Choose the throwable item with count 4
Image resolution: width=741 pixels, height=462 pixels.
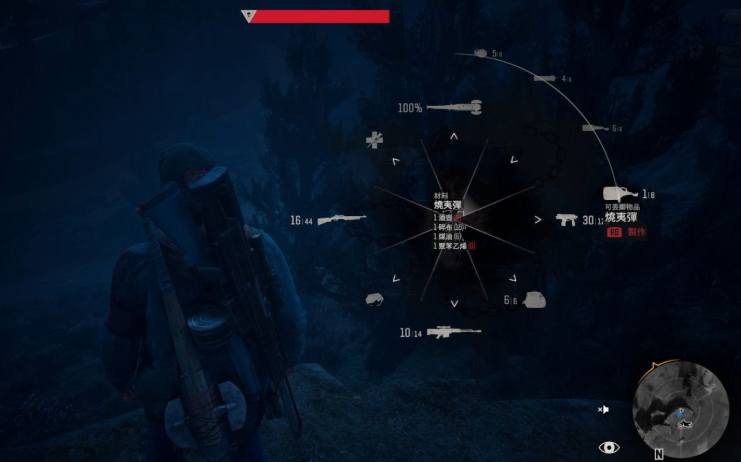545,78
